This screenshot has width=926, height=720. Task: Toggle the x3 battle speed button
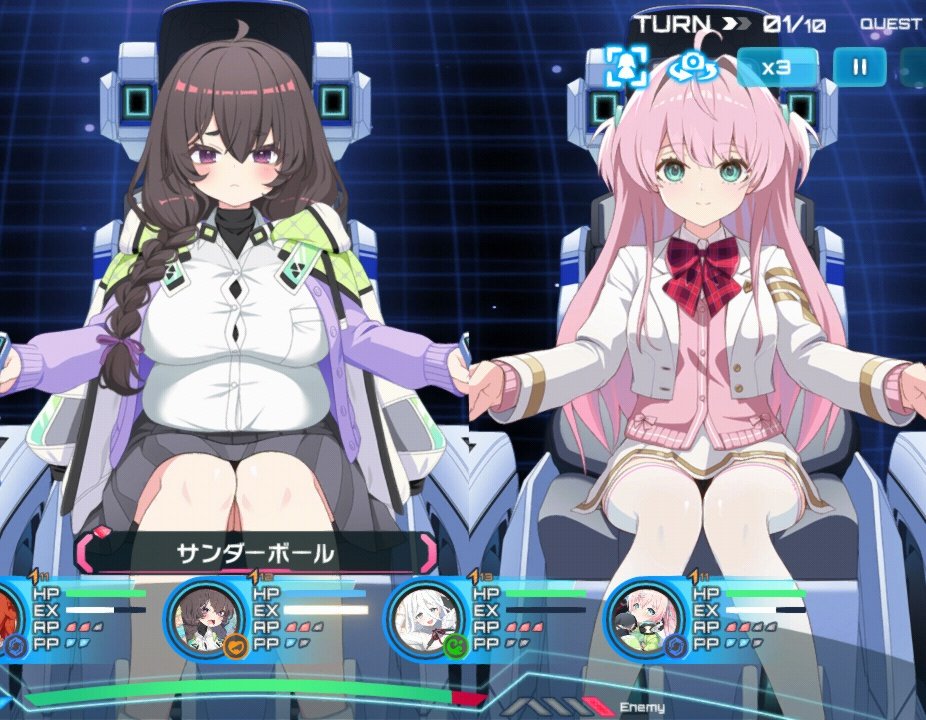click(x=777, y=67)
